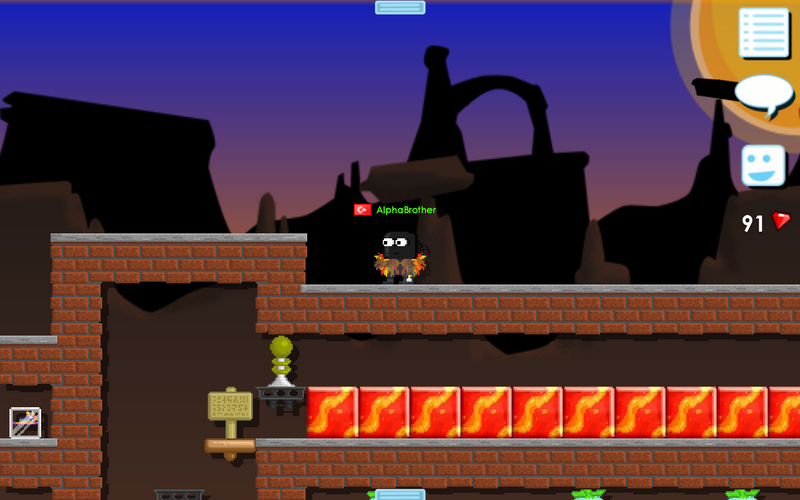
Task: Pull down the top center handle tab
Action: click(x=400, y=7)
